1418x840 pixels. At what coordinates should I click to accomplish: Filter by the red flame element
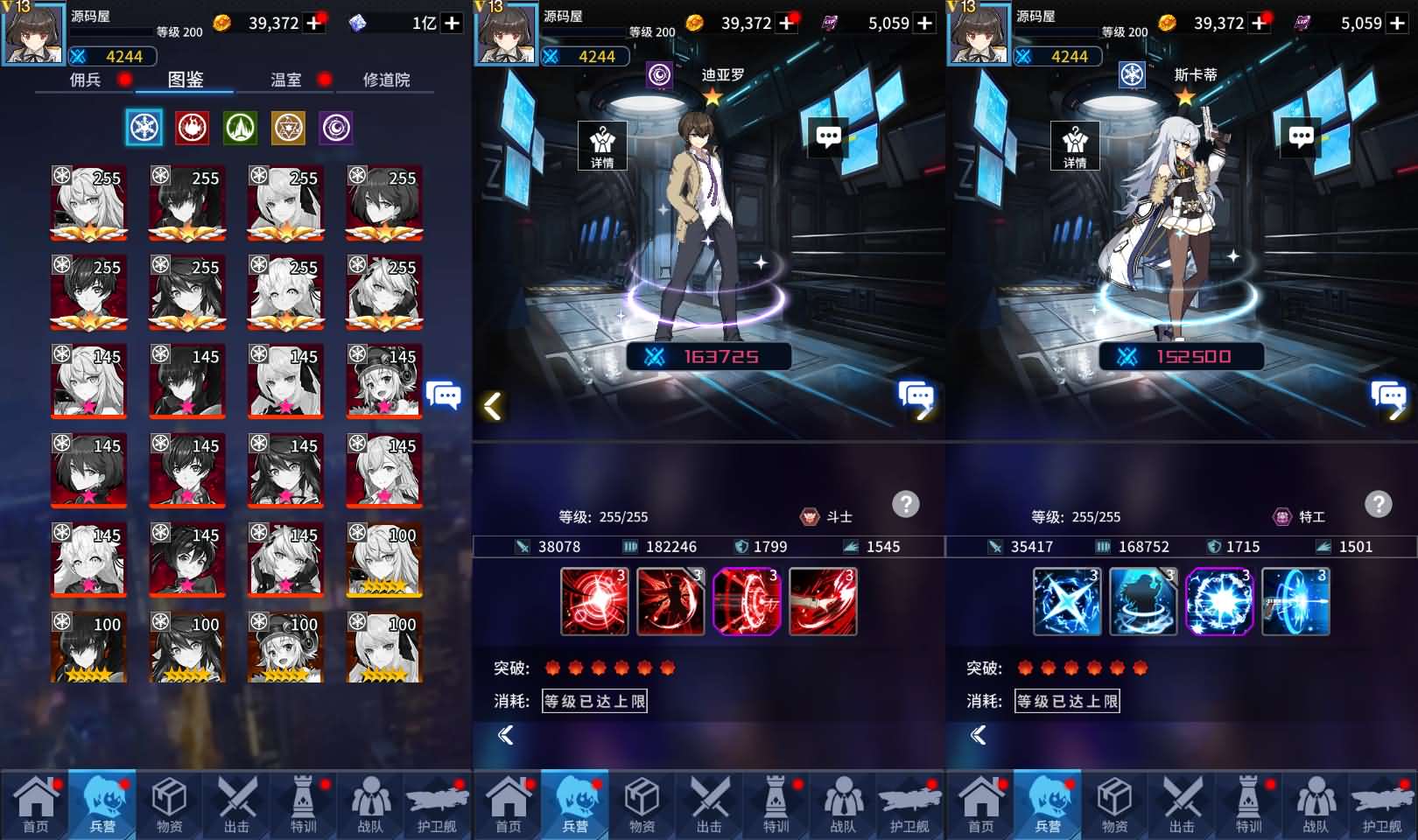[x=192, y=128]
